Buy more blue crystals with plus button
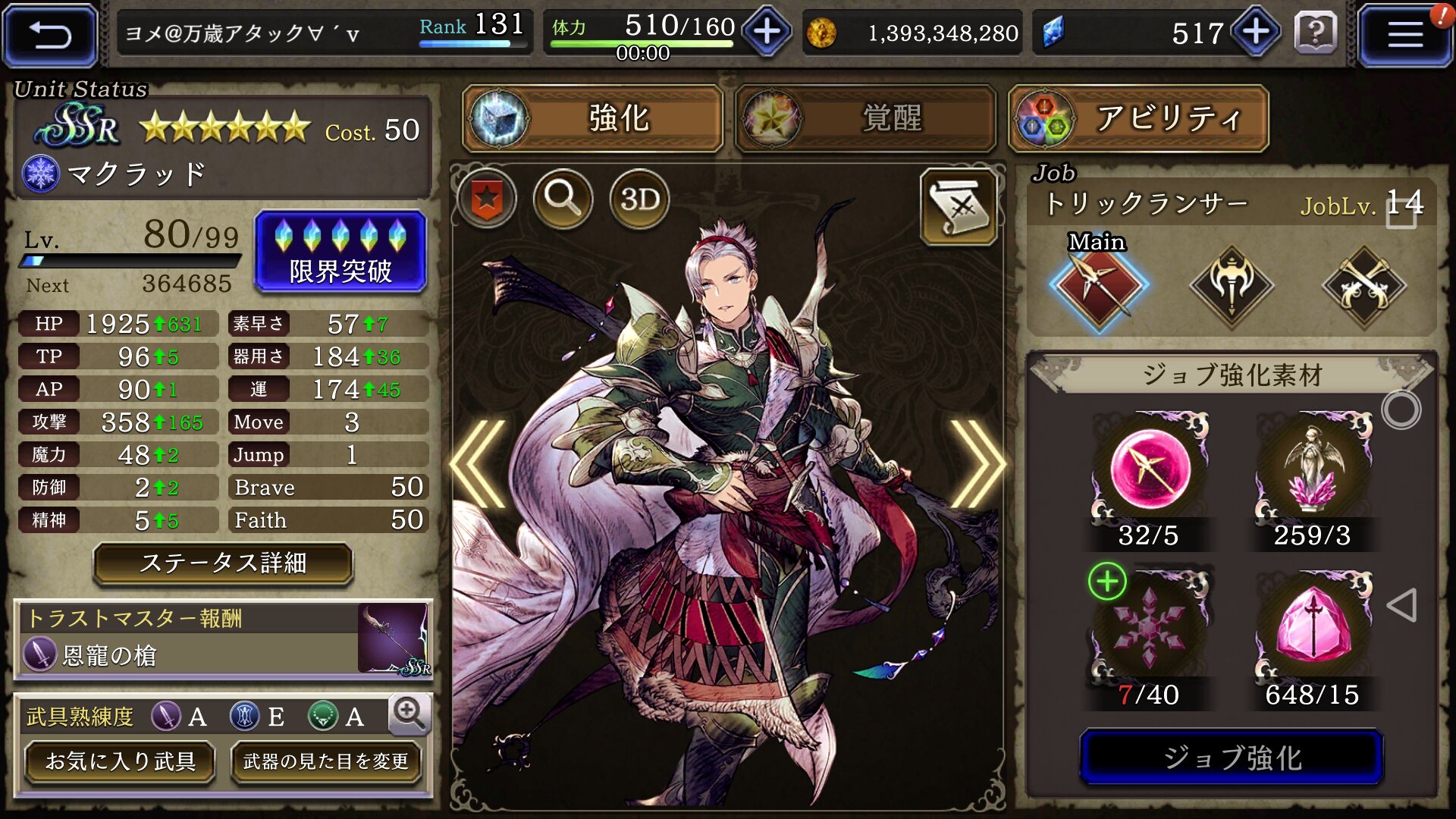1456x819 pixels. click(1256, 32)
